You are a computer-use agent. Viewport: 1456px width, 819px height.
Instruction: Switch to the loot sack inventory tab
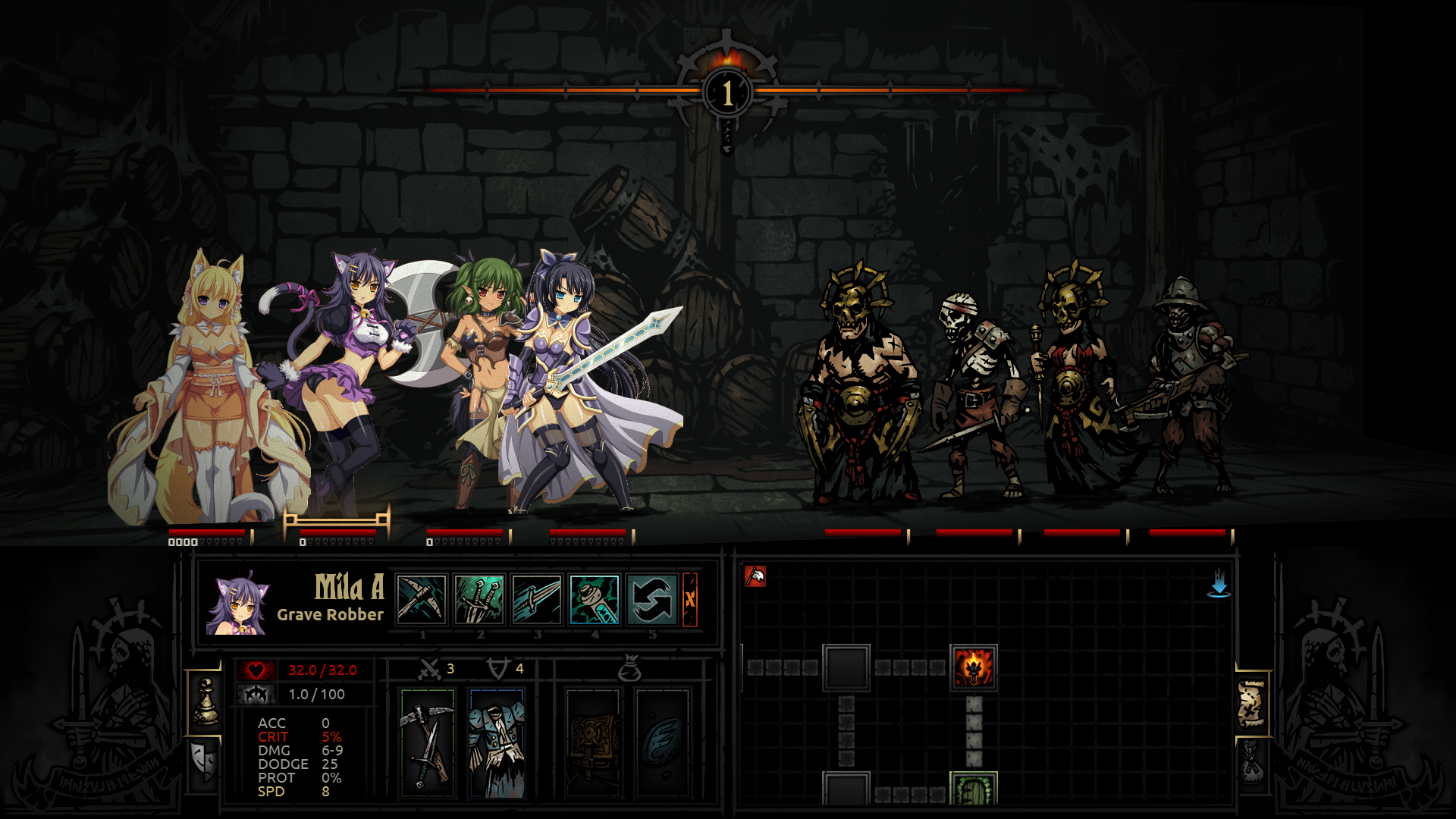1251,761
